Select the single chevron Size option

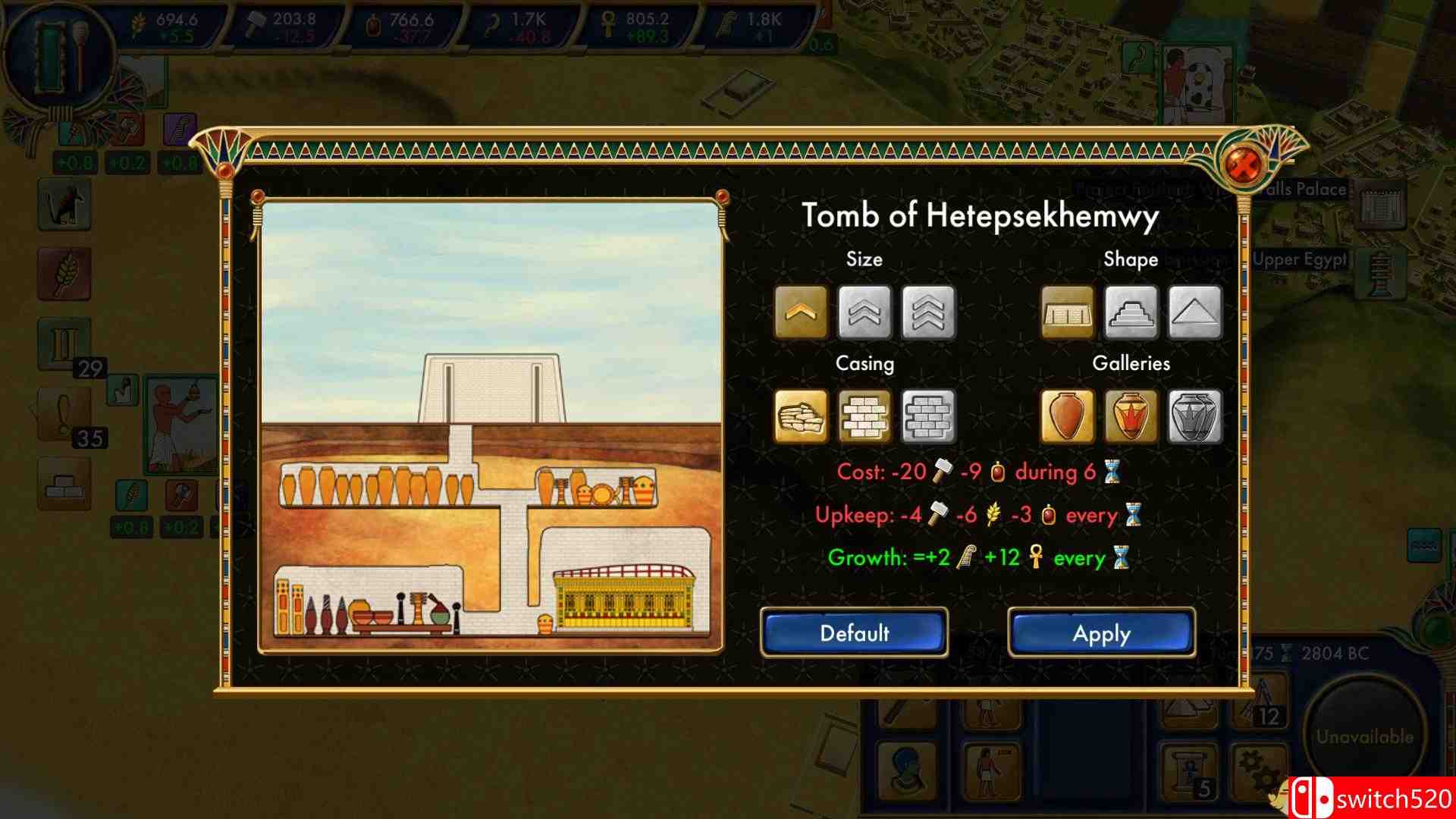[x=802, y=311]
